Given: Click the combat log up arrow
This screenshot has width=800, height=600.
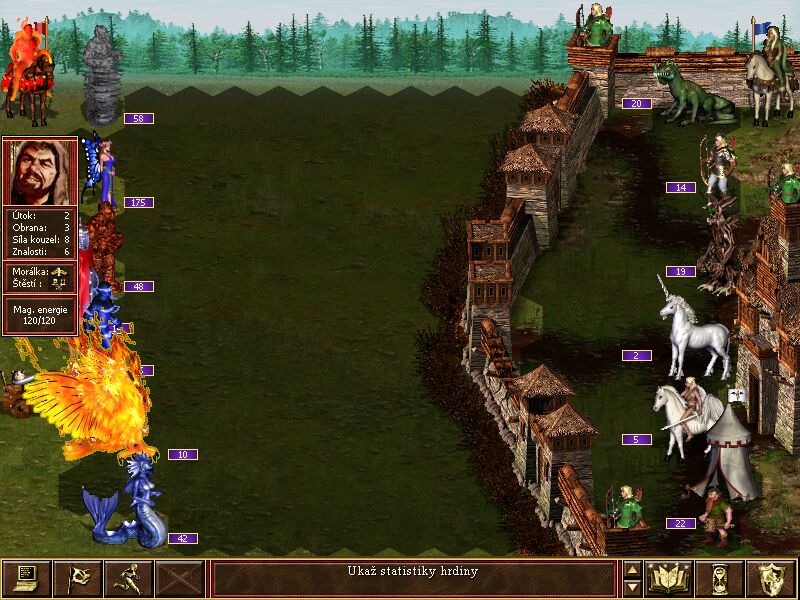Looking at the screenshot, I should (632, 570).
